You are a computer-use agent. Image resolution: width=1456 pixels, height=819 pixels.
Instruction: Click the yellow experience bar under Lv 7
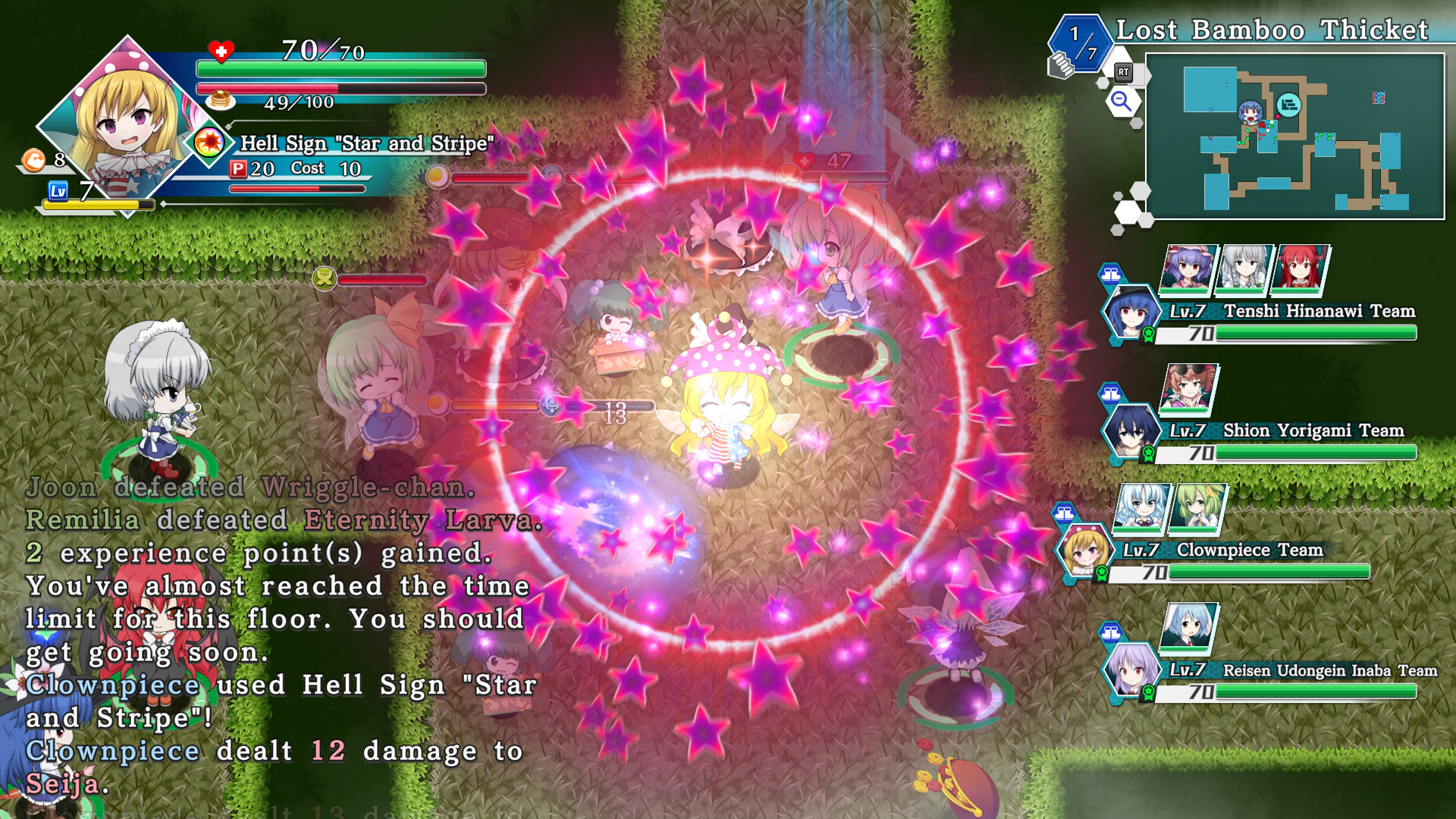[91, 205]
